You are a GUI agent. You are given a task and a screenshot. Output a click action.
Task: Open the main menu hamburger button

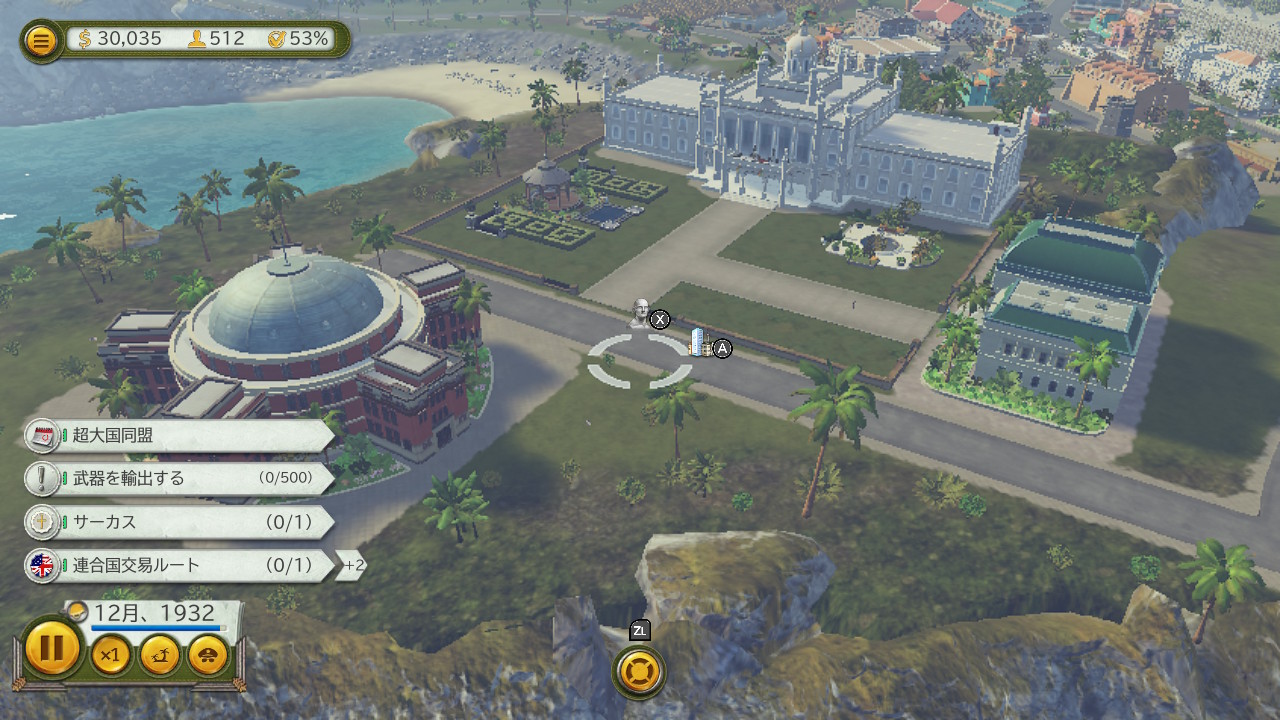point(41,41)
